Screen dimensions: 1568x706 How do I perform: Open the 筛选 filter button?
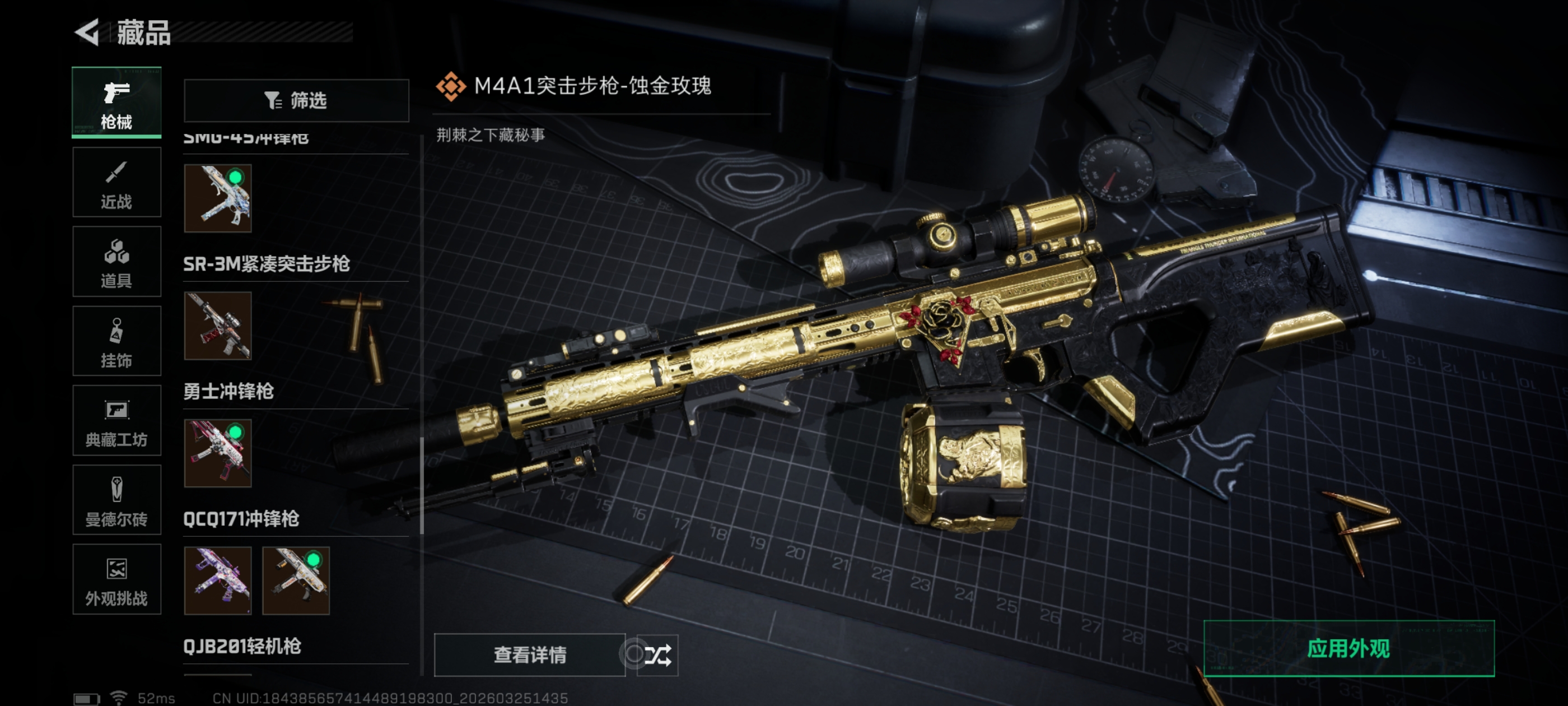point(296,100)
